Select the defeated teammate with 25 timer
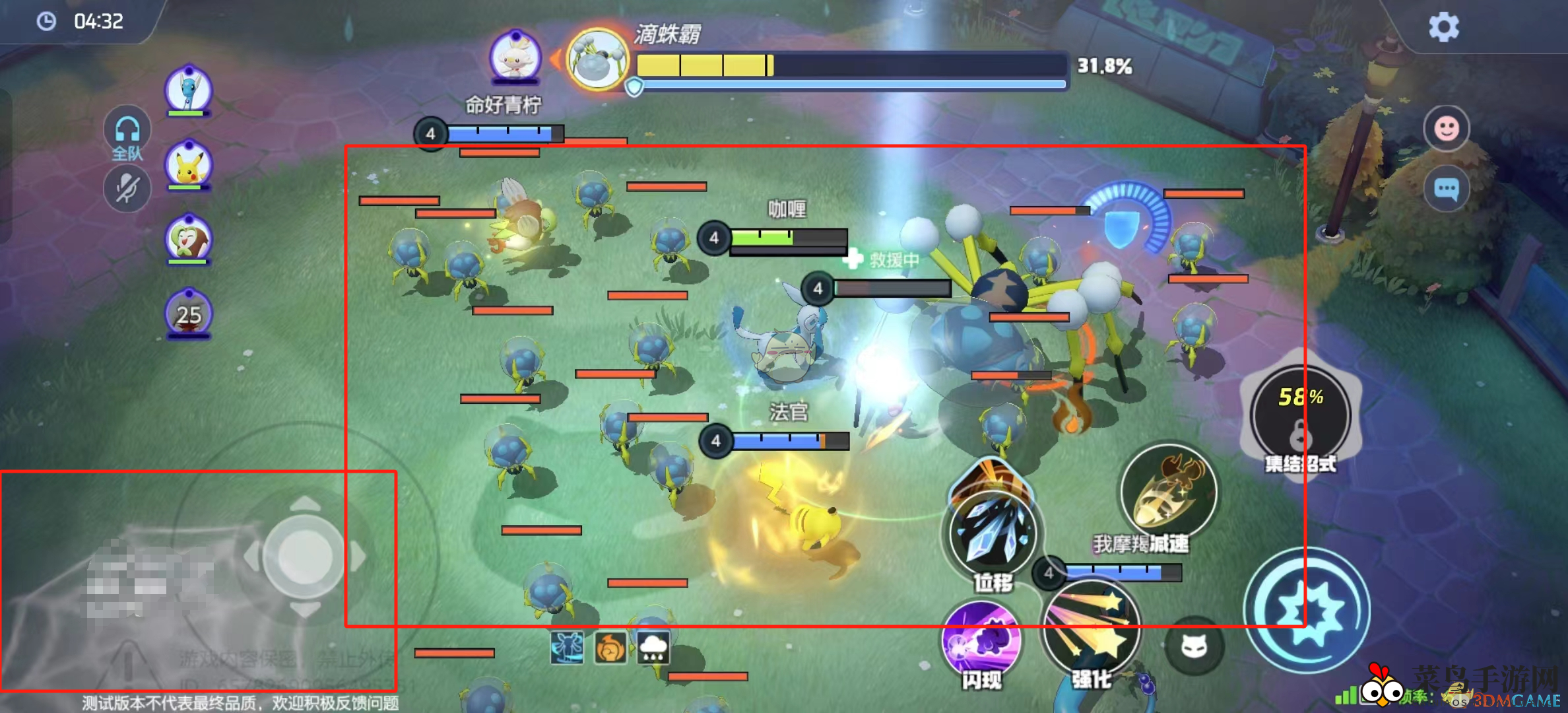Image resolution: width=1568 pixels, height=713 pixels. (189, 314)
